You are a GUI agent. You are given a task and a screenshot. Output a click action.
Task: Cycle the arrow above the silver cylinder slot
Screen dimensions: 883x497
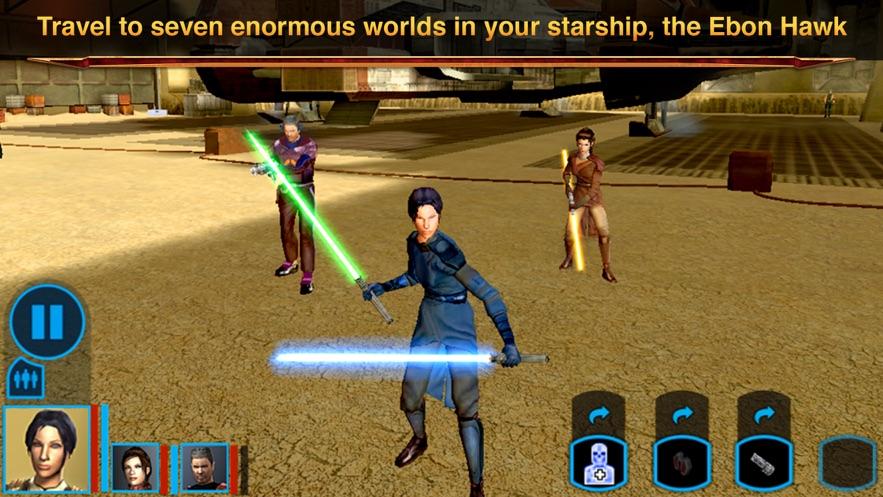[765, 414]
